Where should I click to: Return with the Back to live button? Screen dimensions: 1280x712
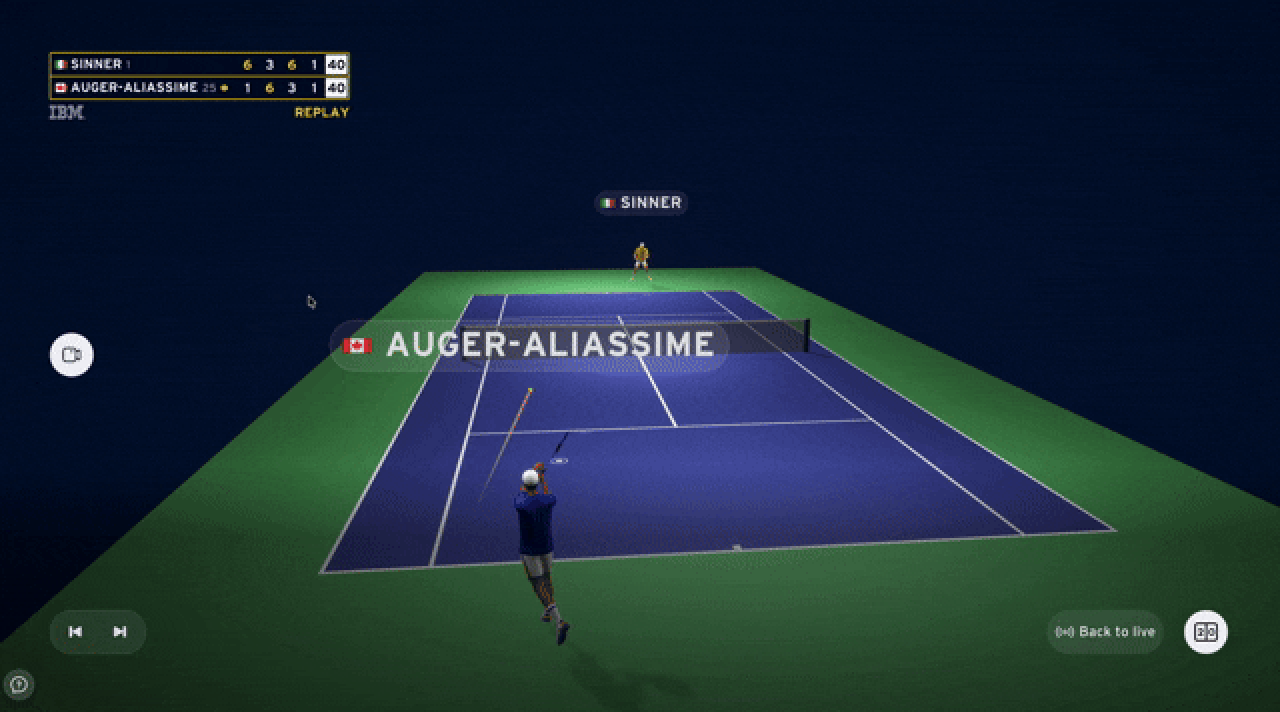pos(1105,632)
